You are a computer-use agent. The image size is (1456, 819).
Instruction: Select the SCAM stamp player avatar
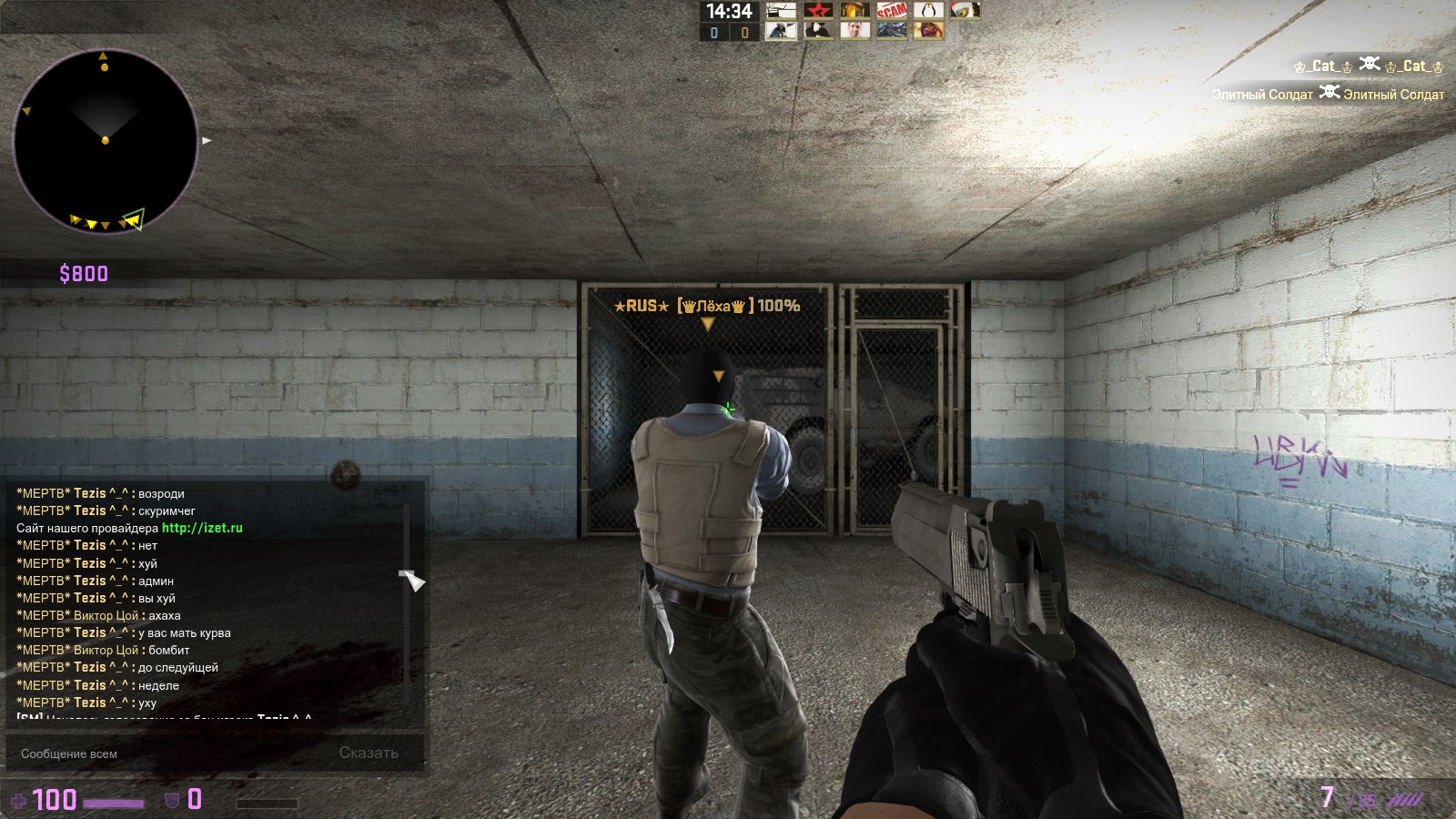tap(891, 11)
